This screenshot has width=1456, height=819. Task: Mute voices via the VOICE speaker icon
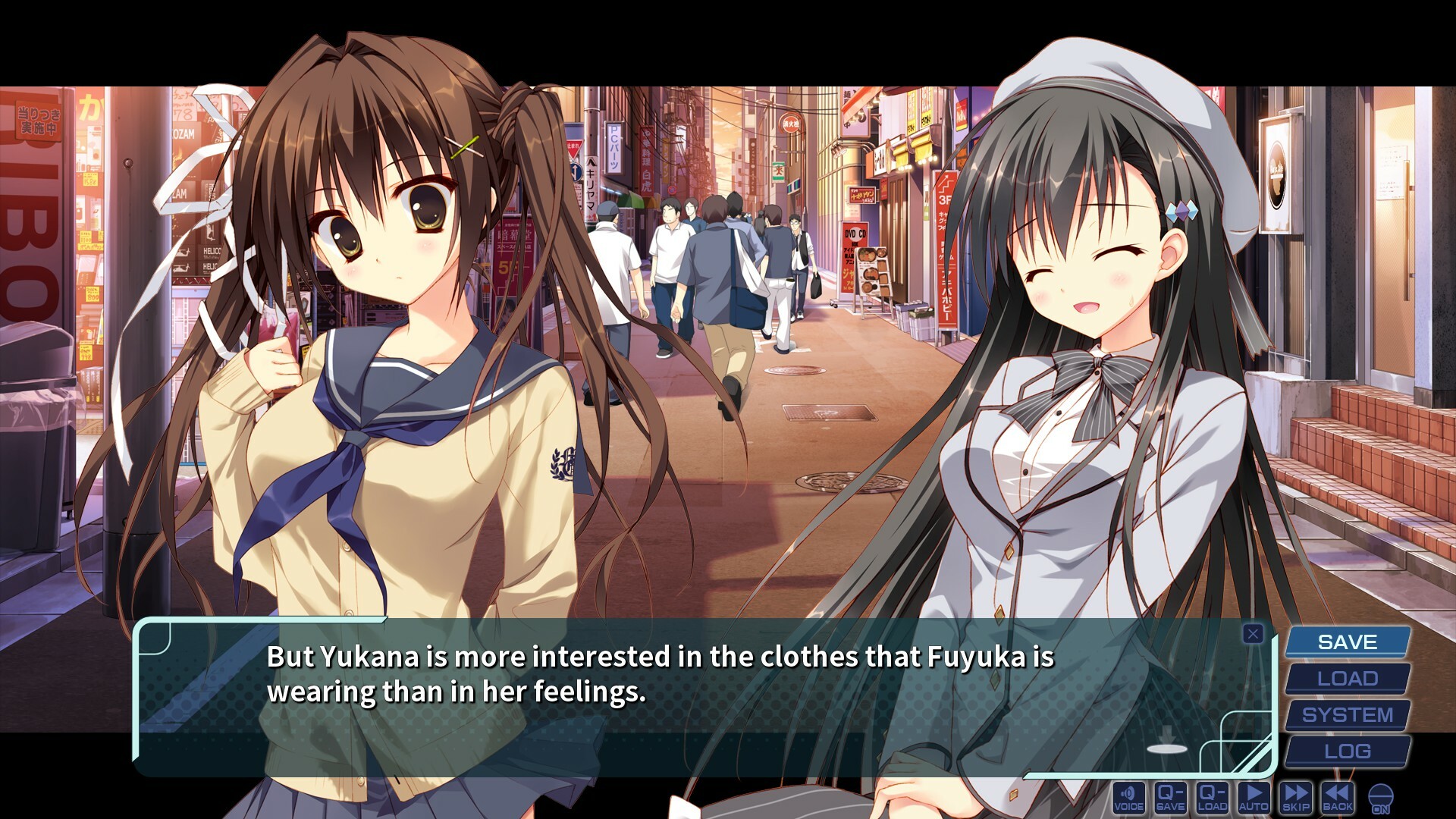coord(1129,797)
